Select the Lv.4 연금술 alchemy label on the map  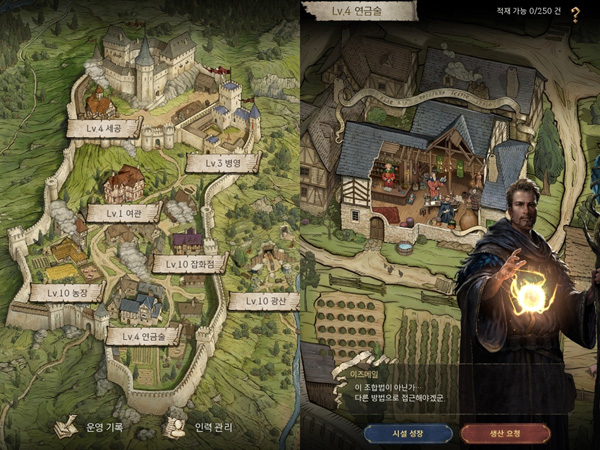pyautogui.click(x=142, y=334)
